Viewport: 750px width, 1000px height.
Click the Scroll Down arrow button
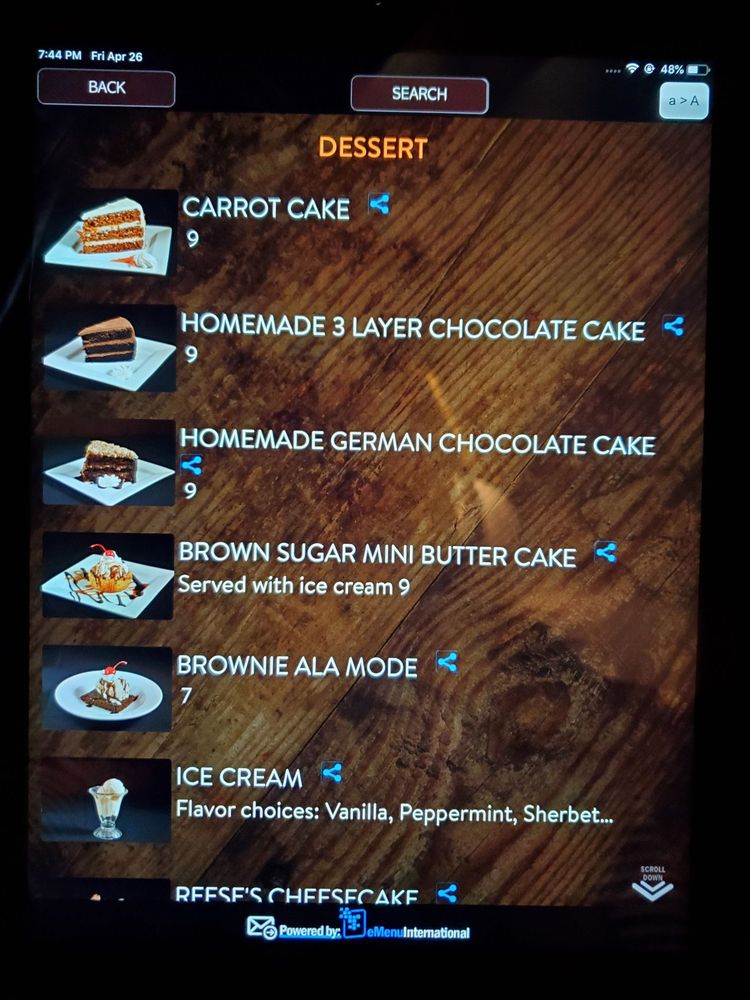652,884
